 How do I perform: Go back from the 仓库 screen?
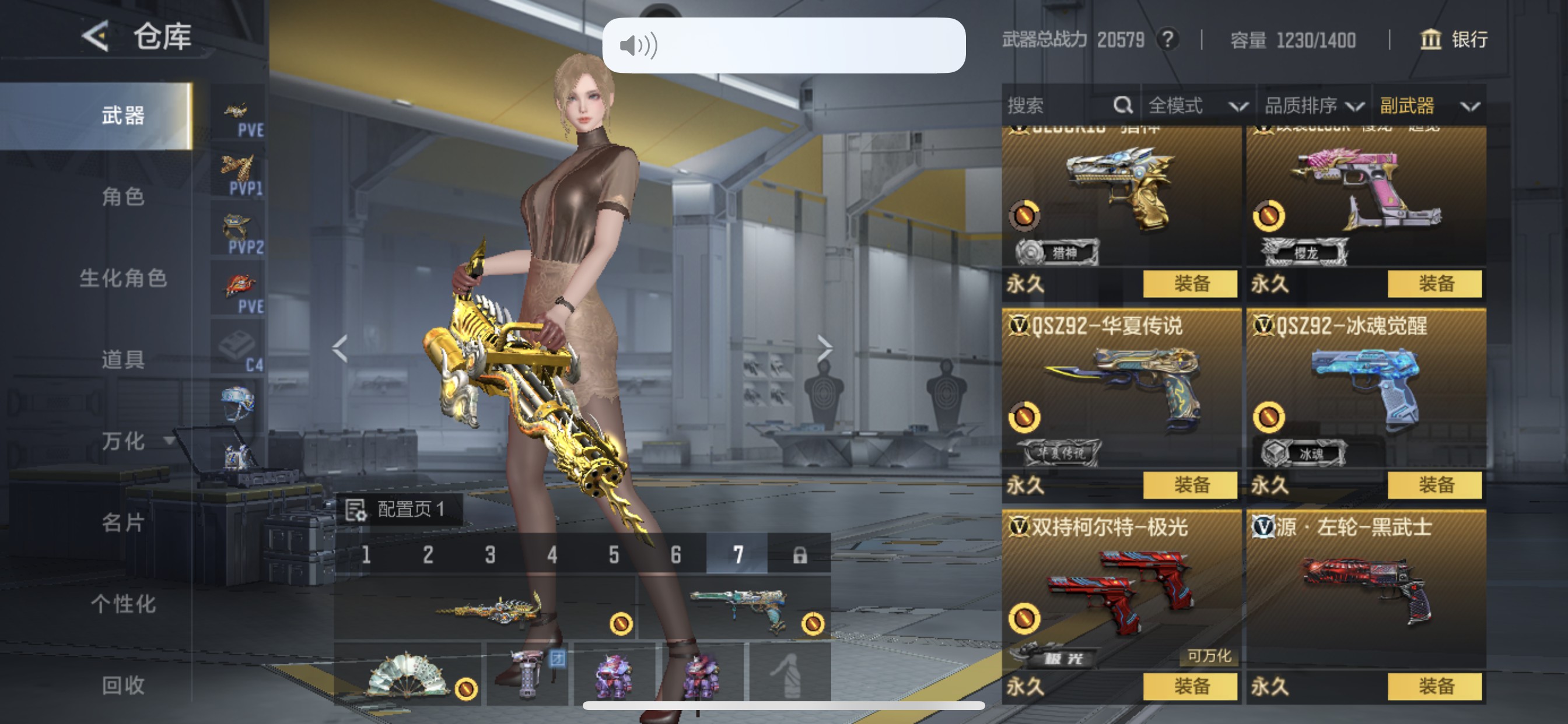[96, 37]
